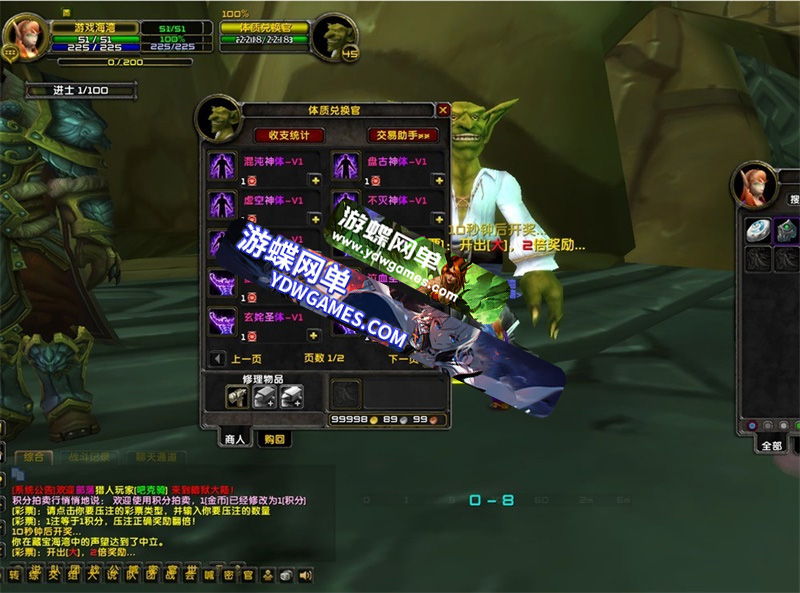Toggle the speaker sound icon

click(305, 575)
